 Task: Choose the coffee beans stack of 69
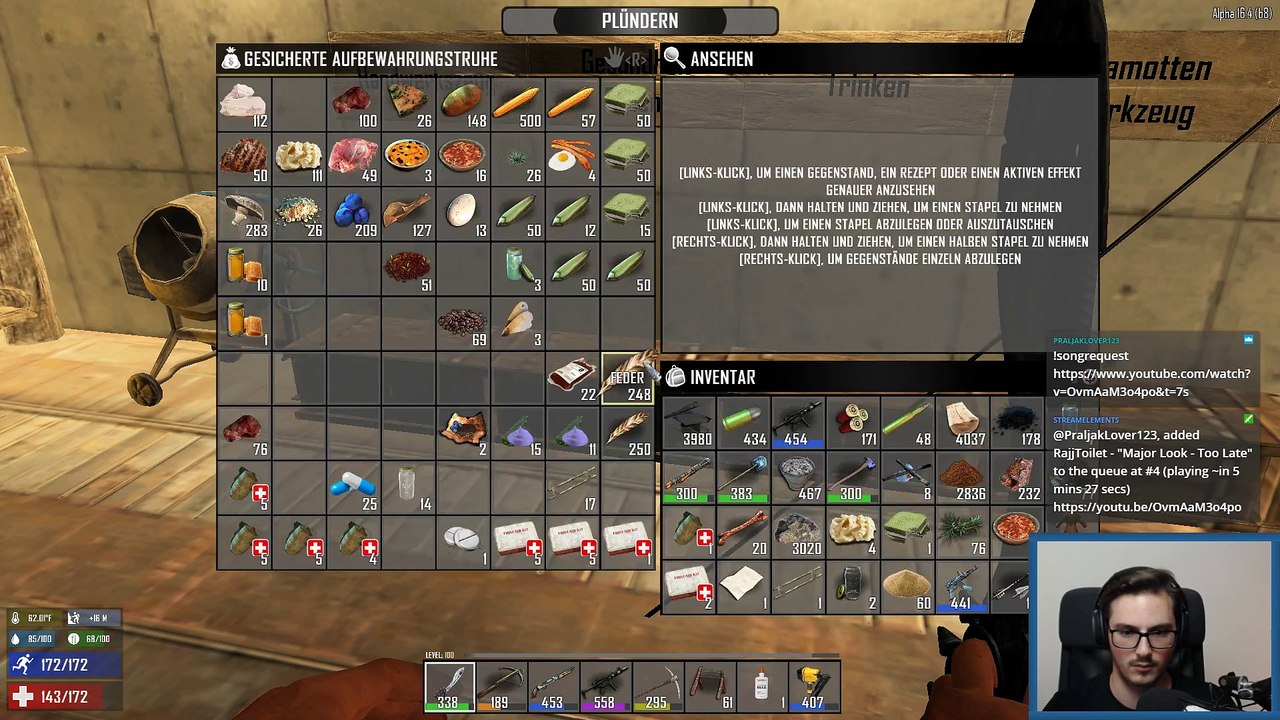463,323
